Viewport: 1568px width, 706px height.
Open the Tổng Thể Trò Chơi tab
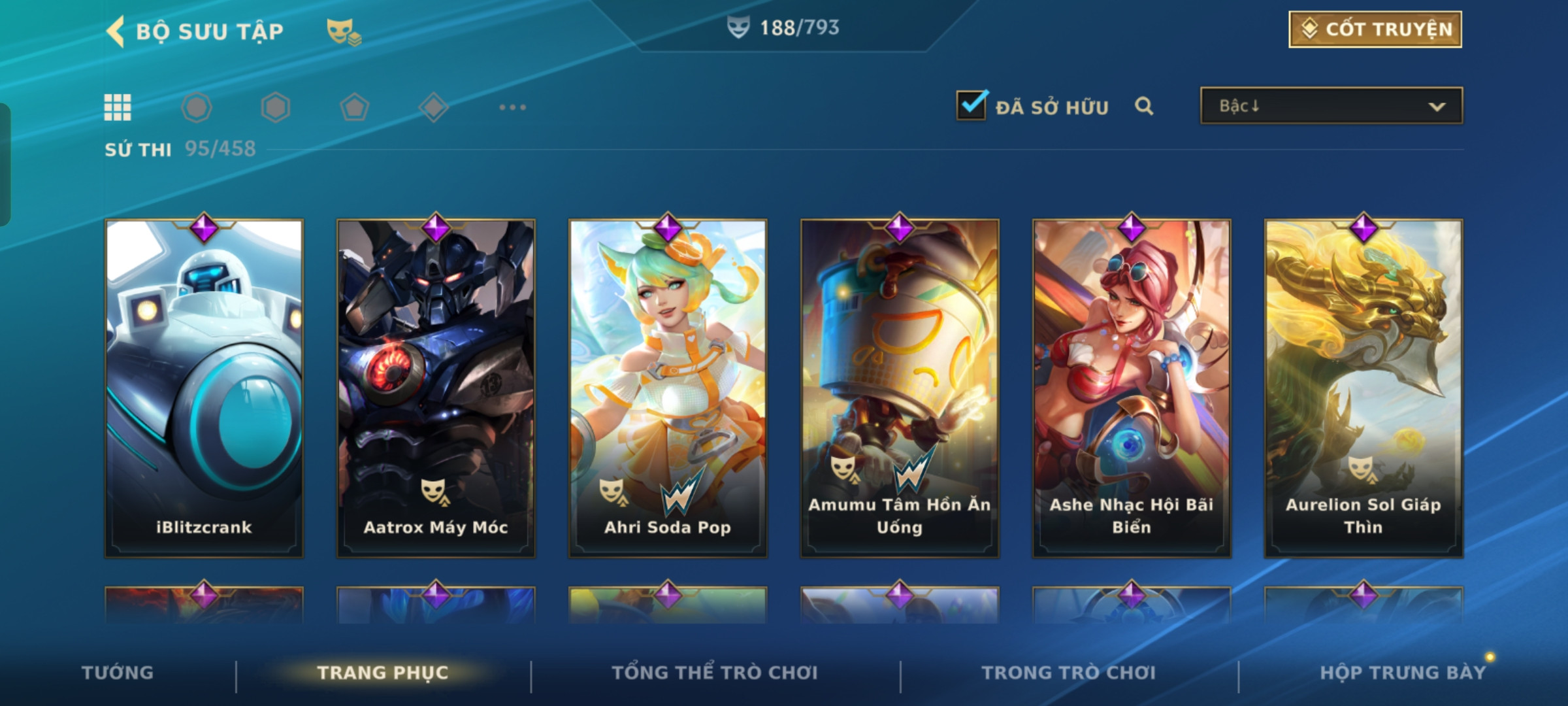[715, 673]
